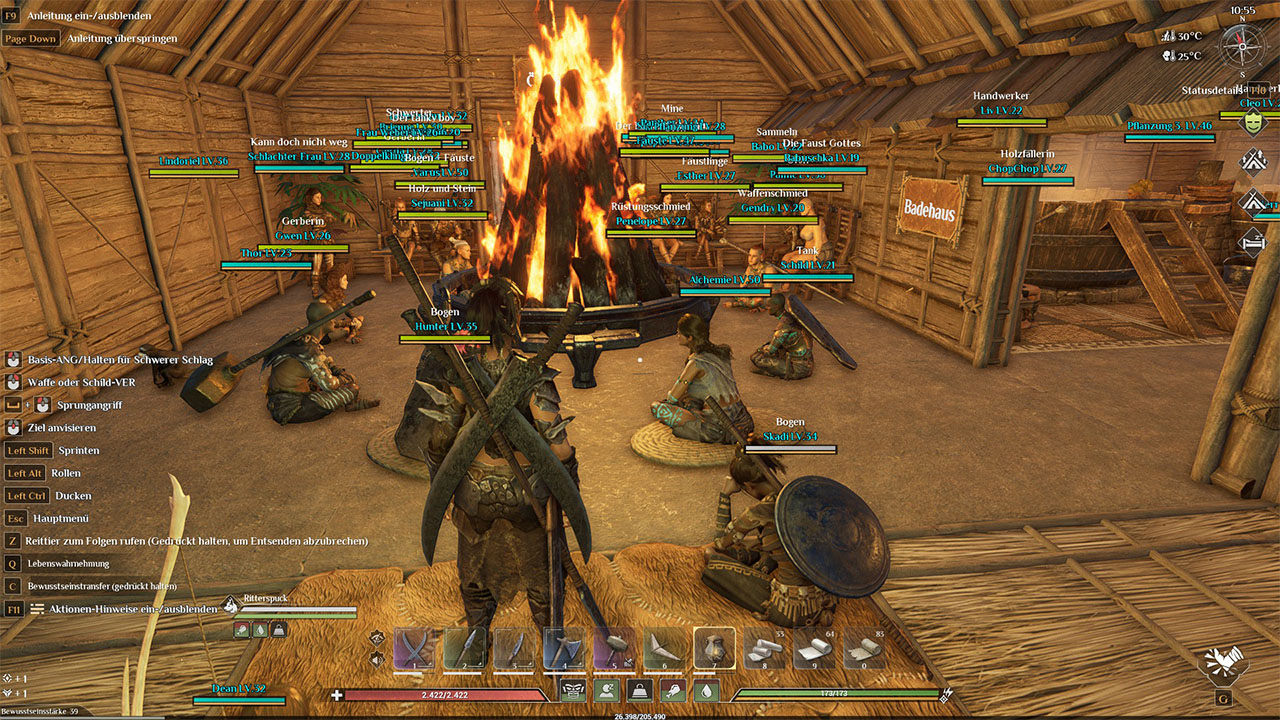
Task: Equip the spear in hotbar slot 2
Action: (x=465, y=648)
